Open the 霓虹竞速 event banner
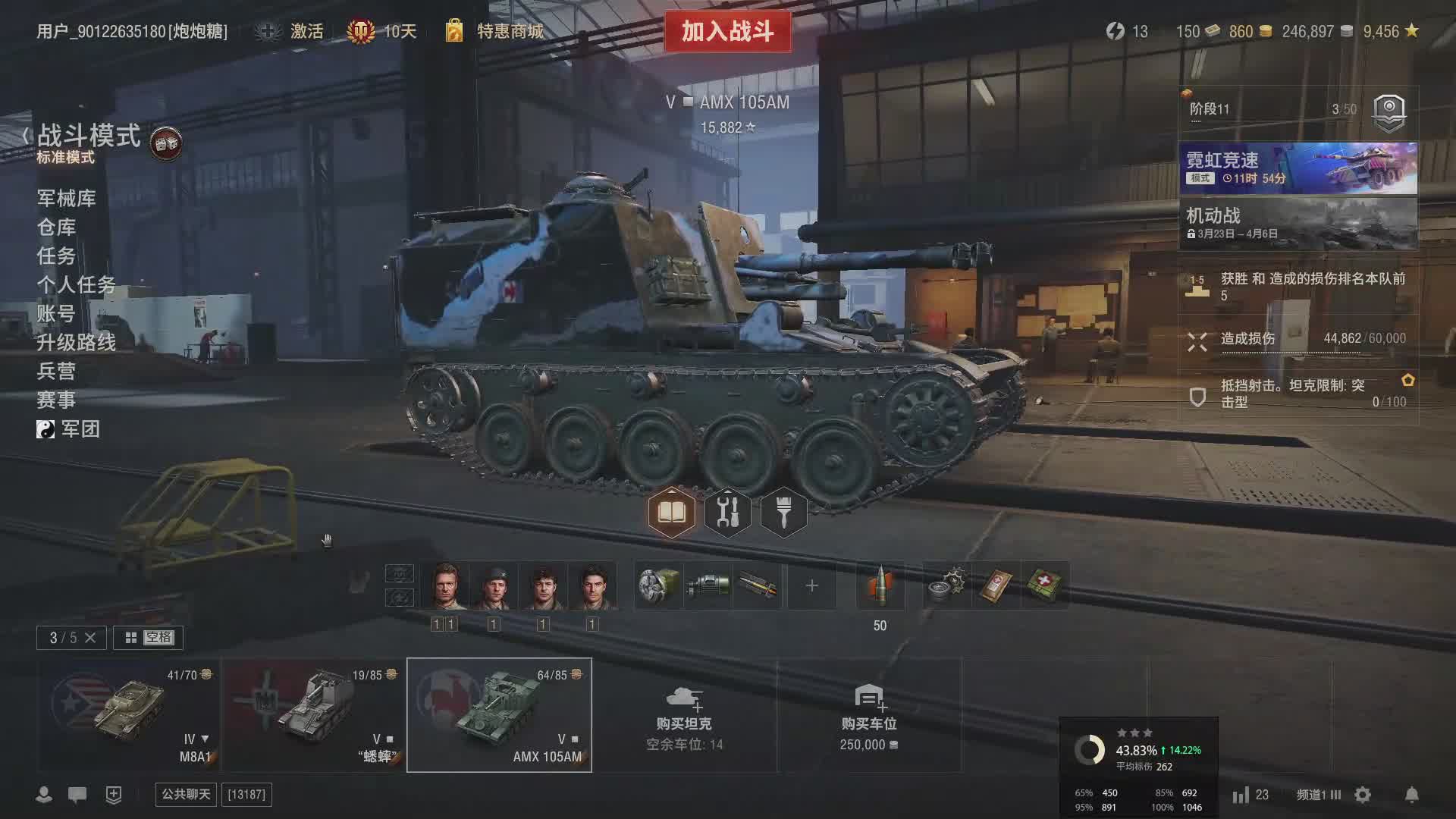The width and height of the screenshot is (1456, 819). point(1298,168)
